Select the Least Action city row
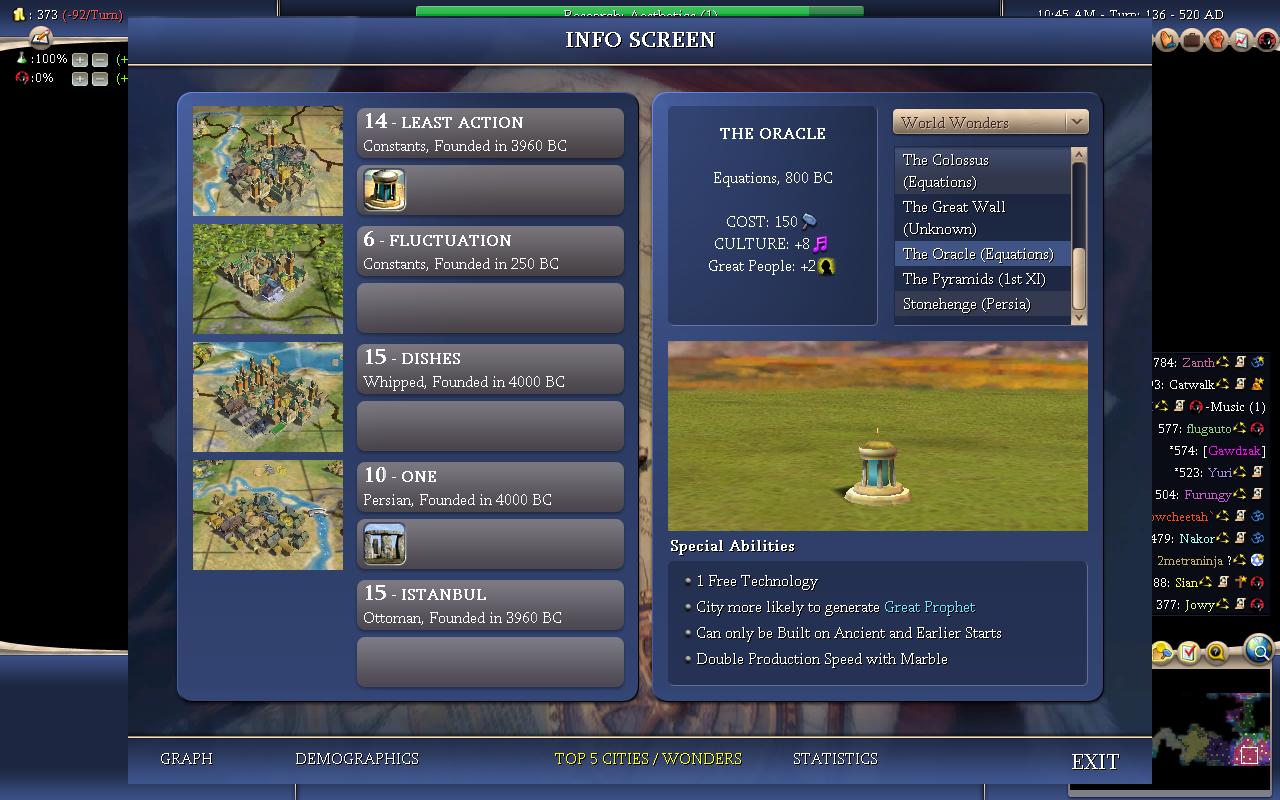Viewport: 1280px width, 800px height. pos(490,133)
